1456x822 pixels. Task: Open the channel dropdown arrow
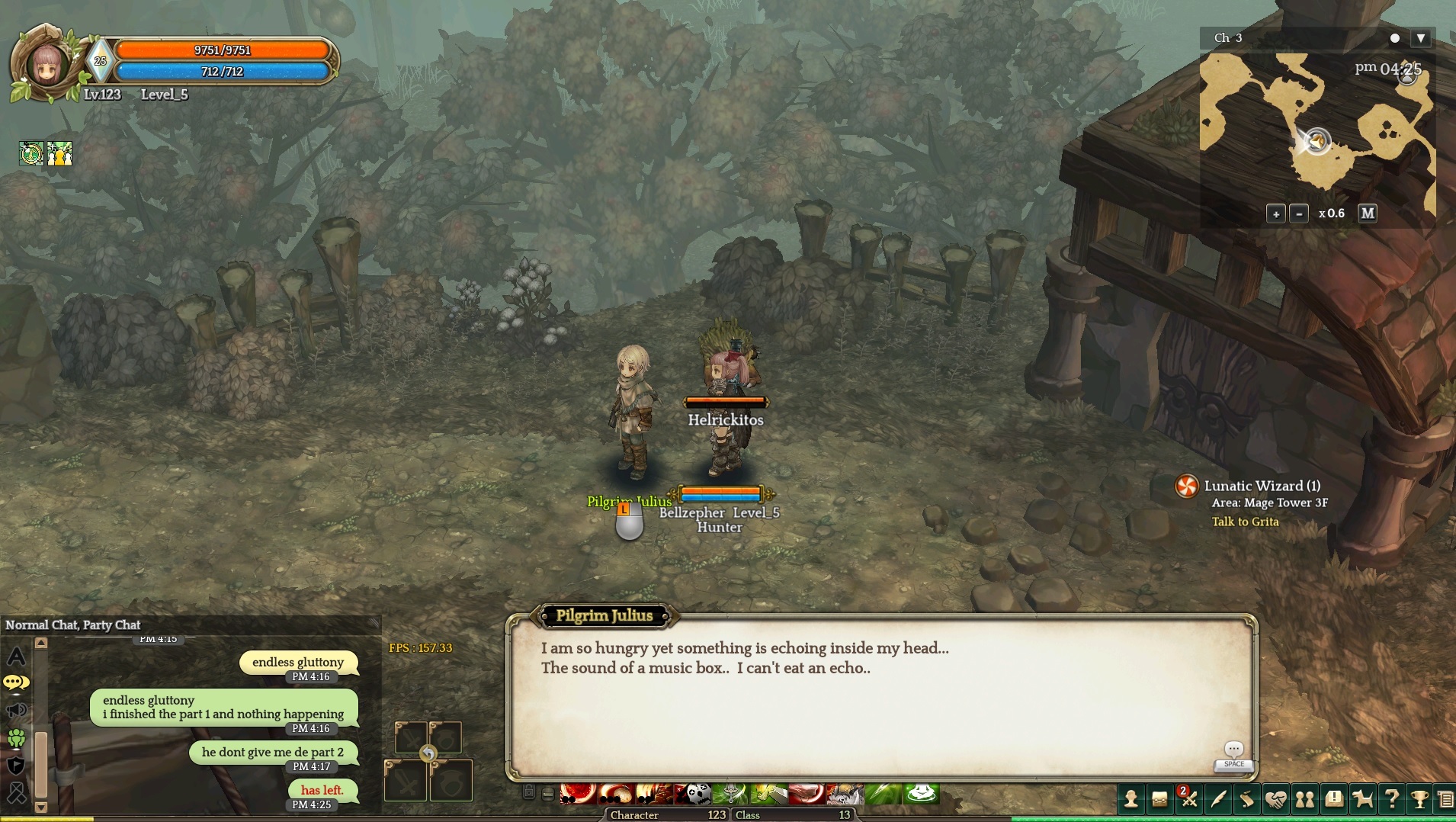pyautogui.click(x=1421, y=38)
